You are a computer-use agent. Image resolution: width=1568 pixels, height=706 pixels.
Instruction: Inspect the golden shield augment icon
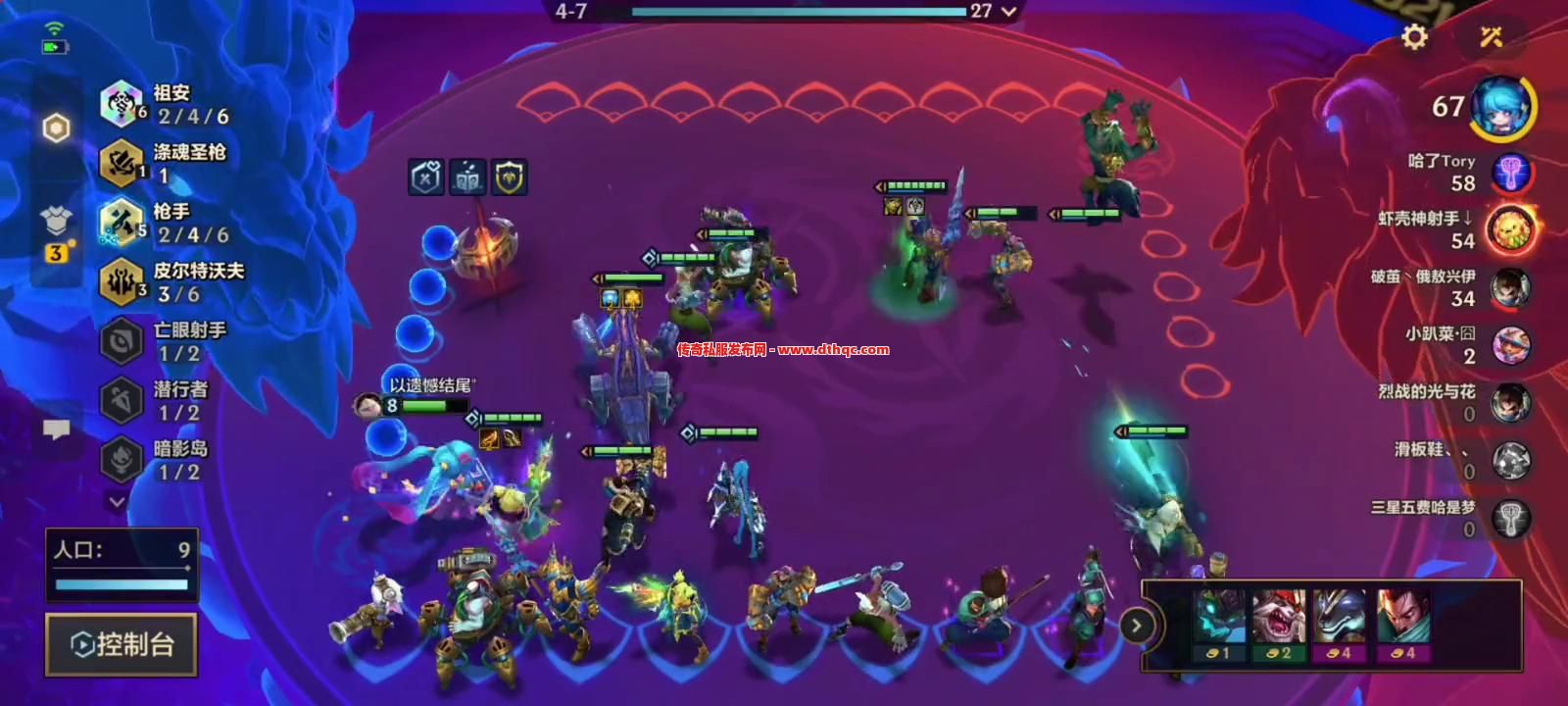[x=510, y=177]
